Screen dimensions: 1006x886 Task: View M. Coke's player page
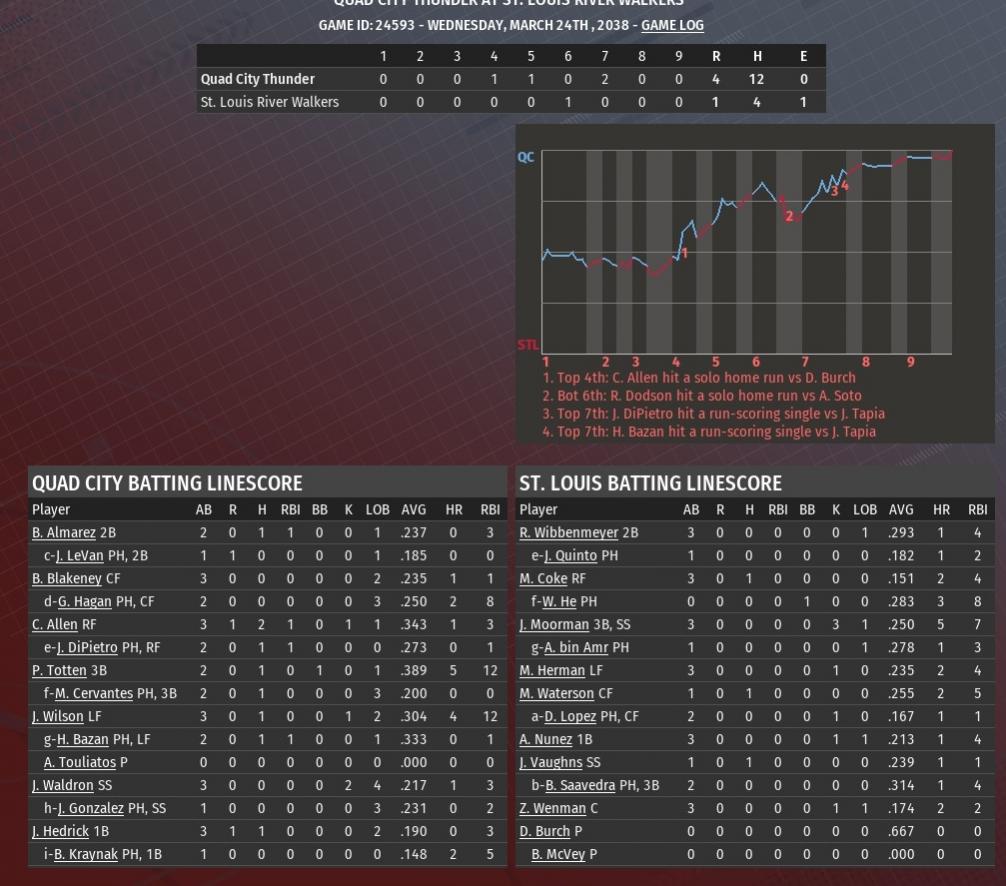coord(543,579)
